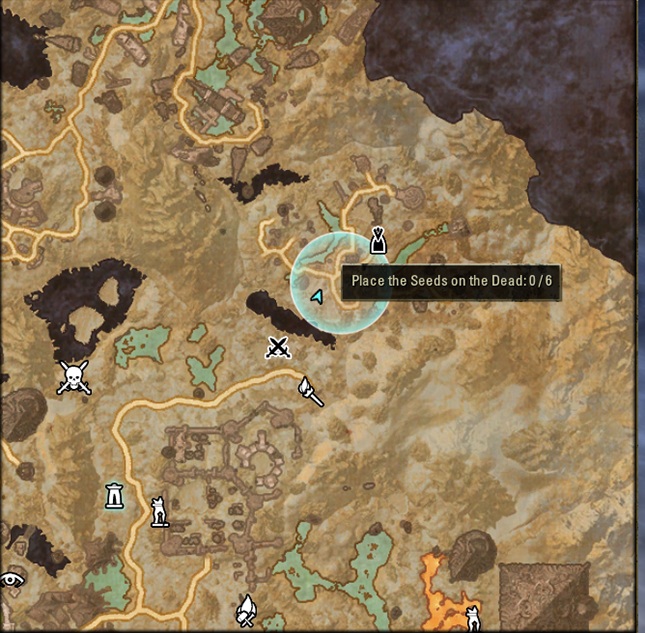Click the cyan player arrow marker

[318, 297]
